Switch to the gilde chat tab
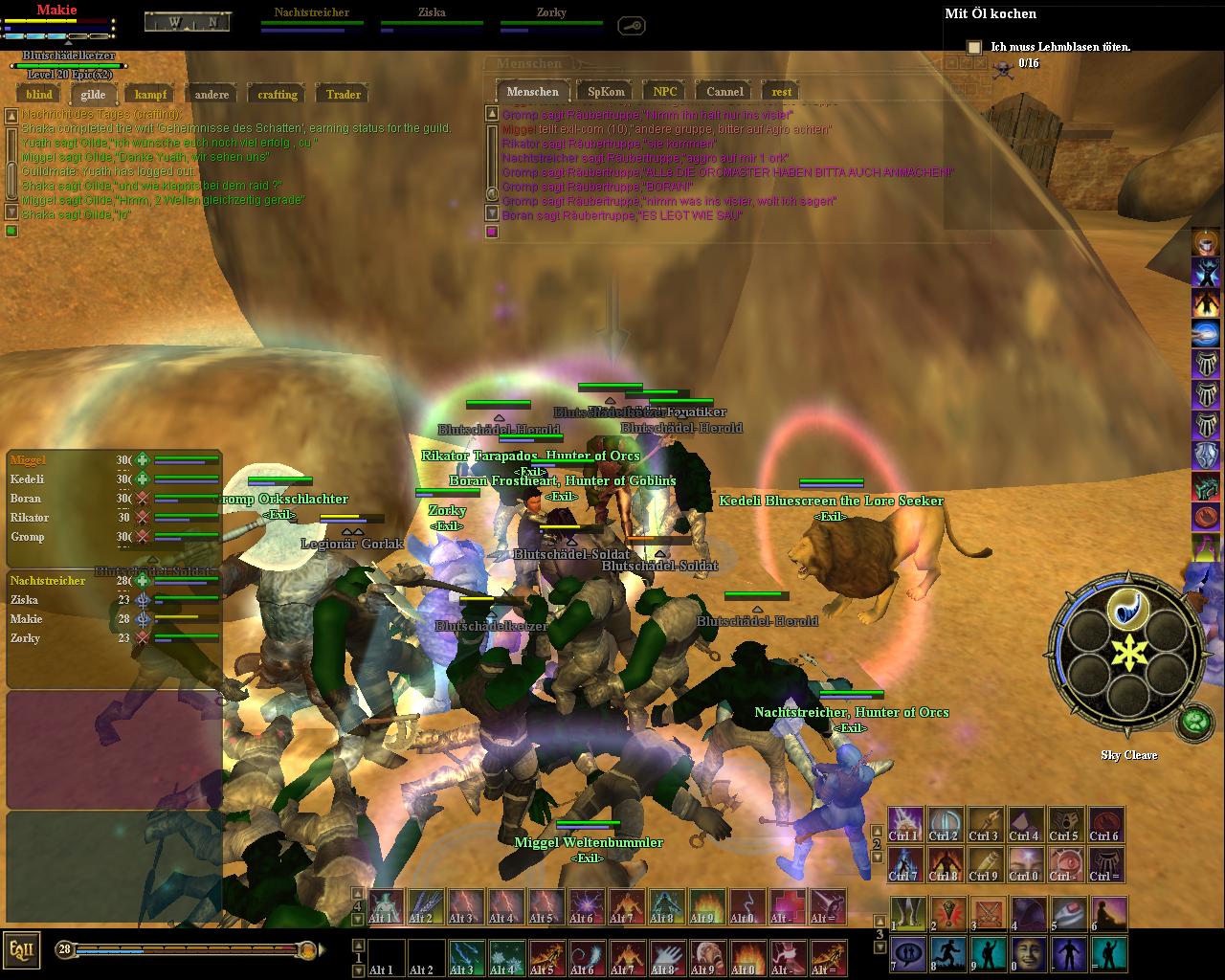This screenshot has height=980, width=1225. 93,95
